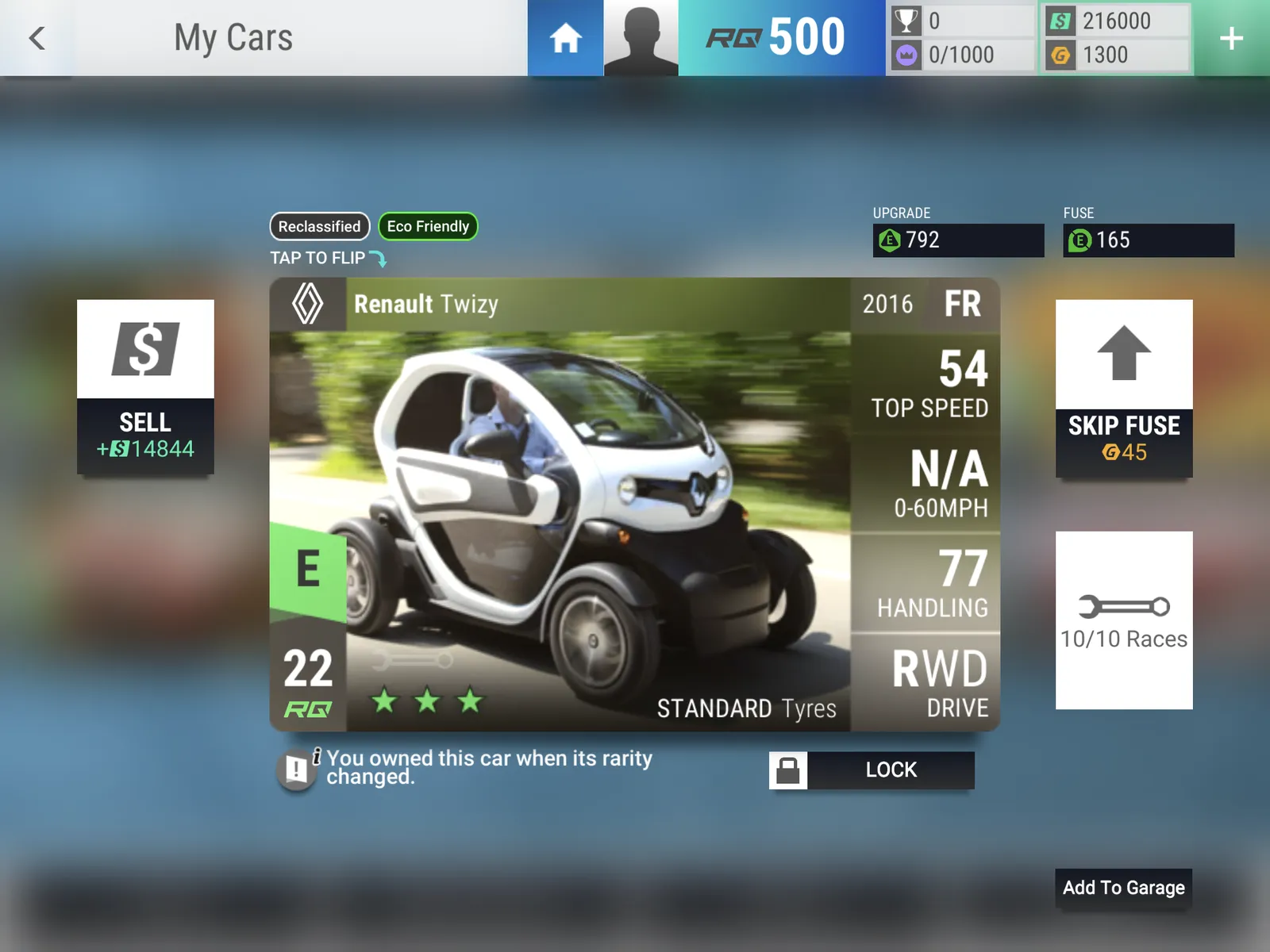
Task: Skip fuse for 45 gold
Action: click(x=1123, y=389)
